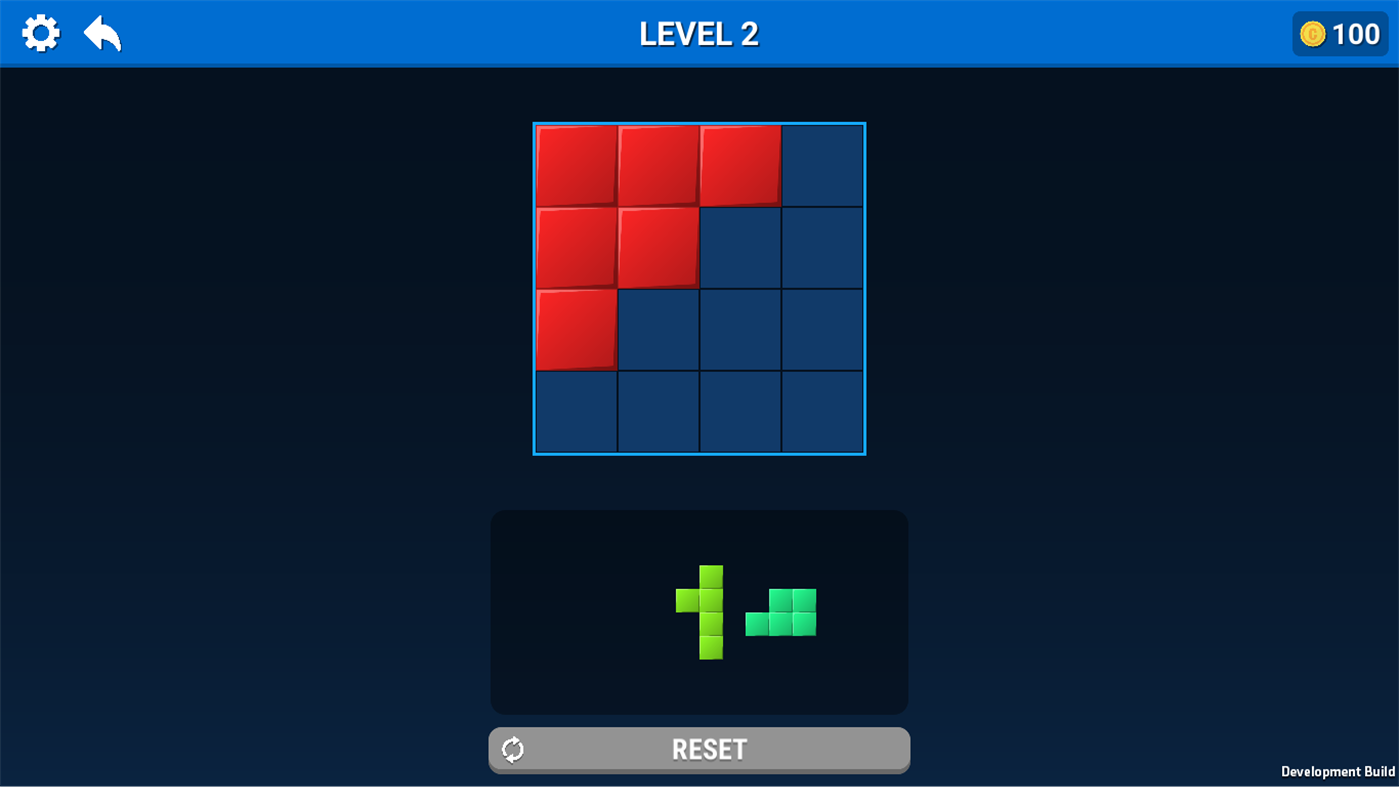
Task: Click the empty bottom-left grid cell
Action: (576, 411)
